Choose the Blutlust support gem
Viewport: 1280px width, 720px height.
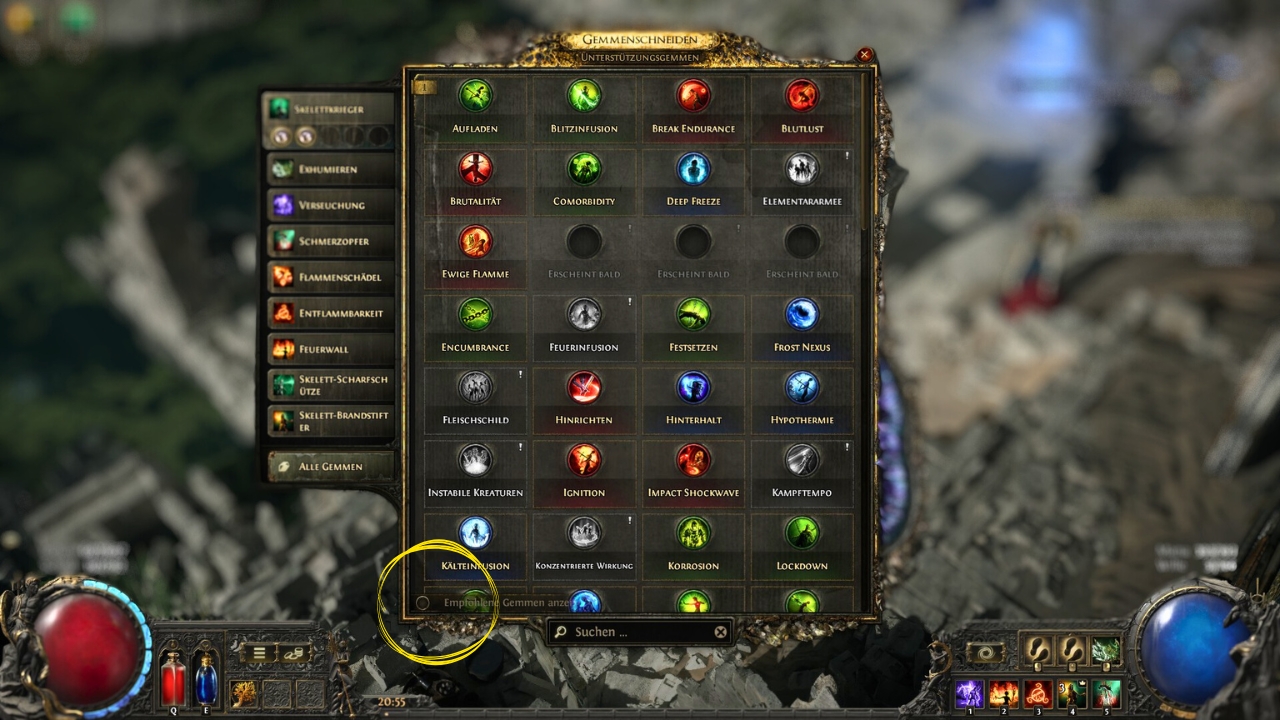(x=802, y=96)
